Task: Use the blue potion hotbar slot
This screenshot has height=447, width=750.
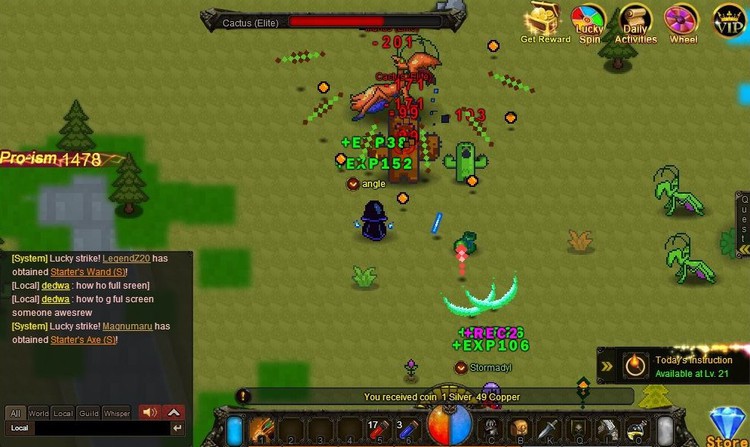Action: coord(406,430)
